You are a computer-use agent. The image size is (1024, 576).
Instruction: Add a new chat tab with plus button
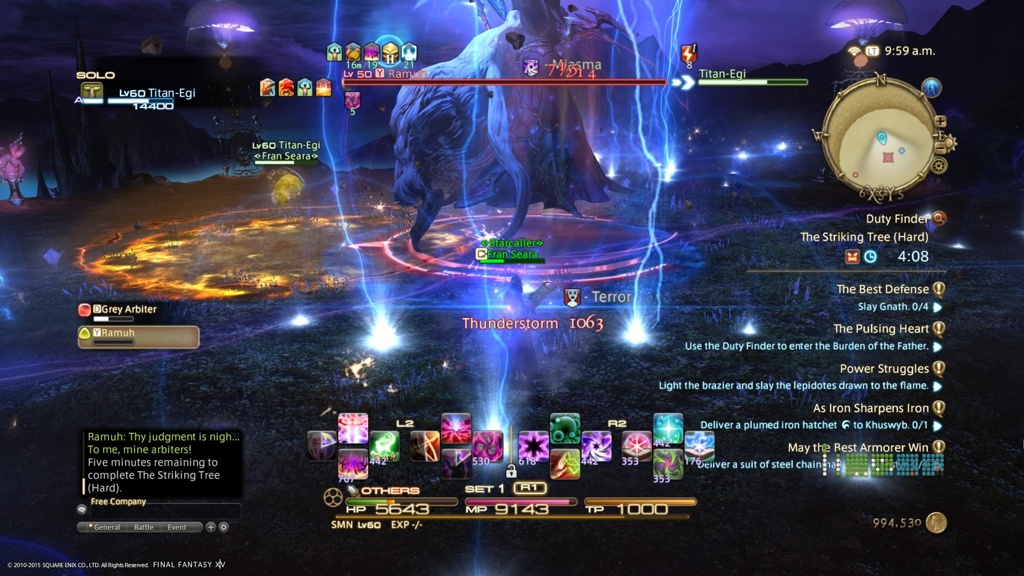(210, 527)
